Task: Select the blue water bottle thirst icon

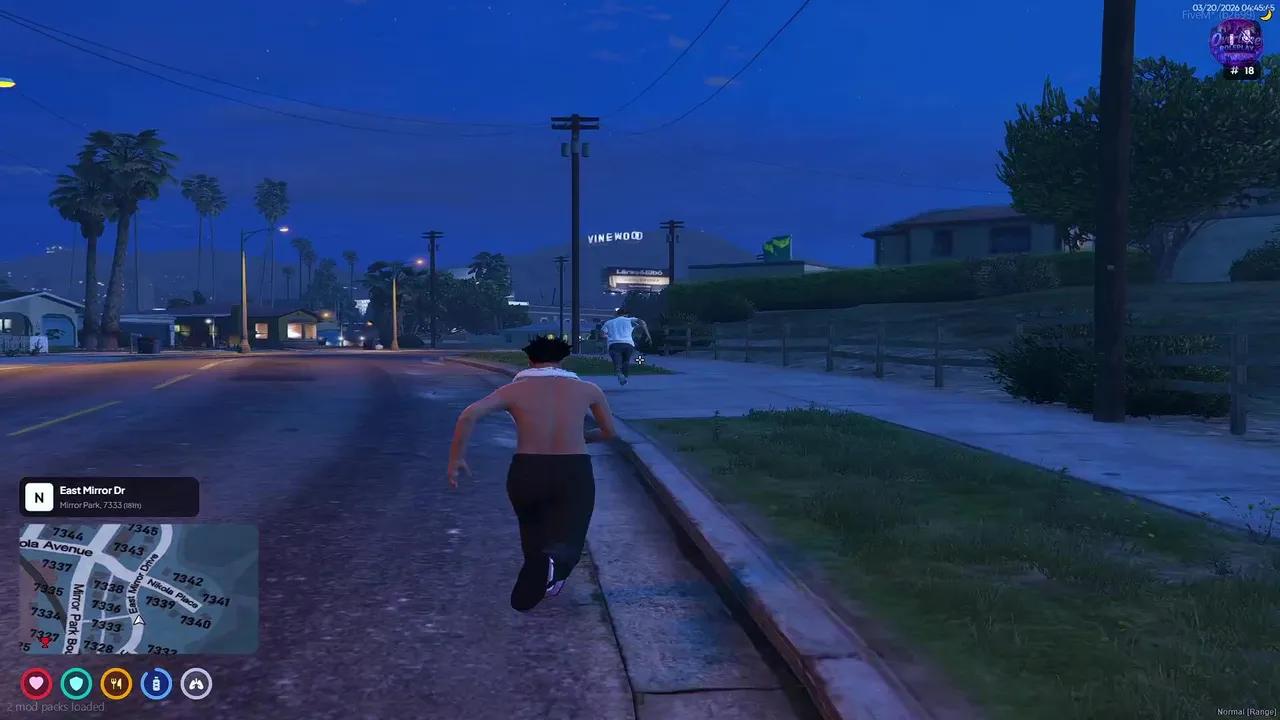Action: (x=156, y=684)
